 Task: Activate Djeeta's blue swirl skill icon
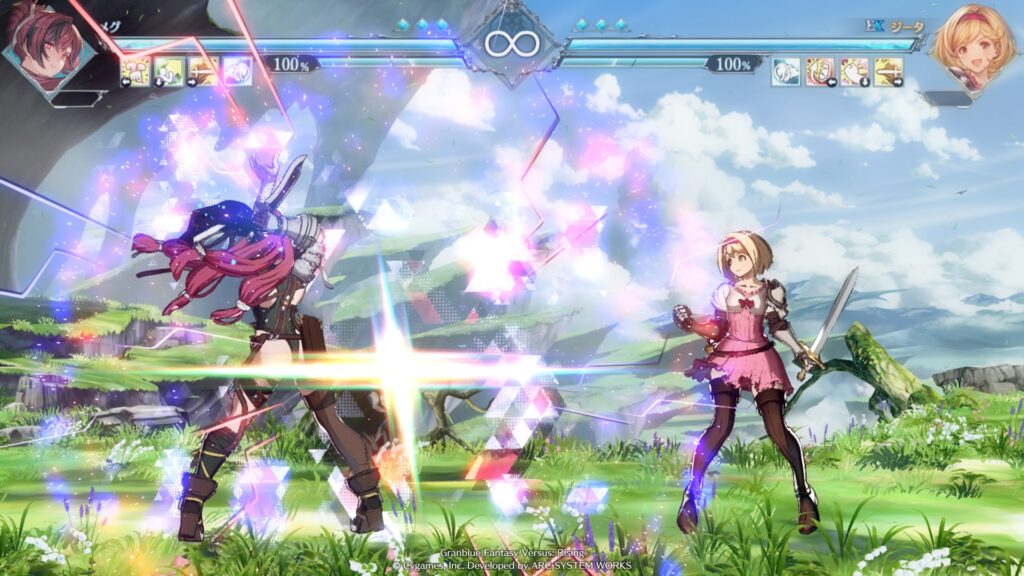[x=786, y=70]
